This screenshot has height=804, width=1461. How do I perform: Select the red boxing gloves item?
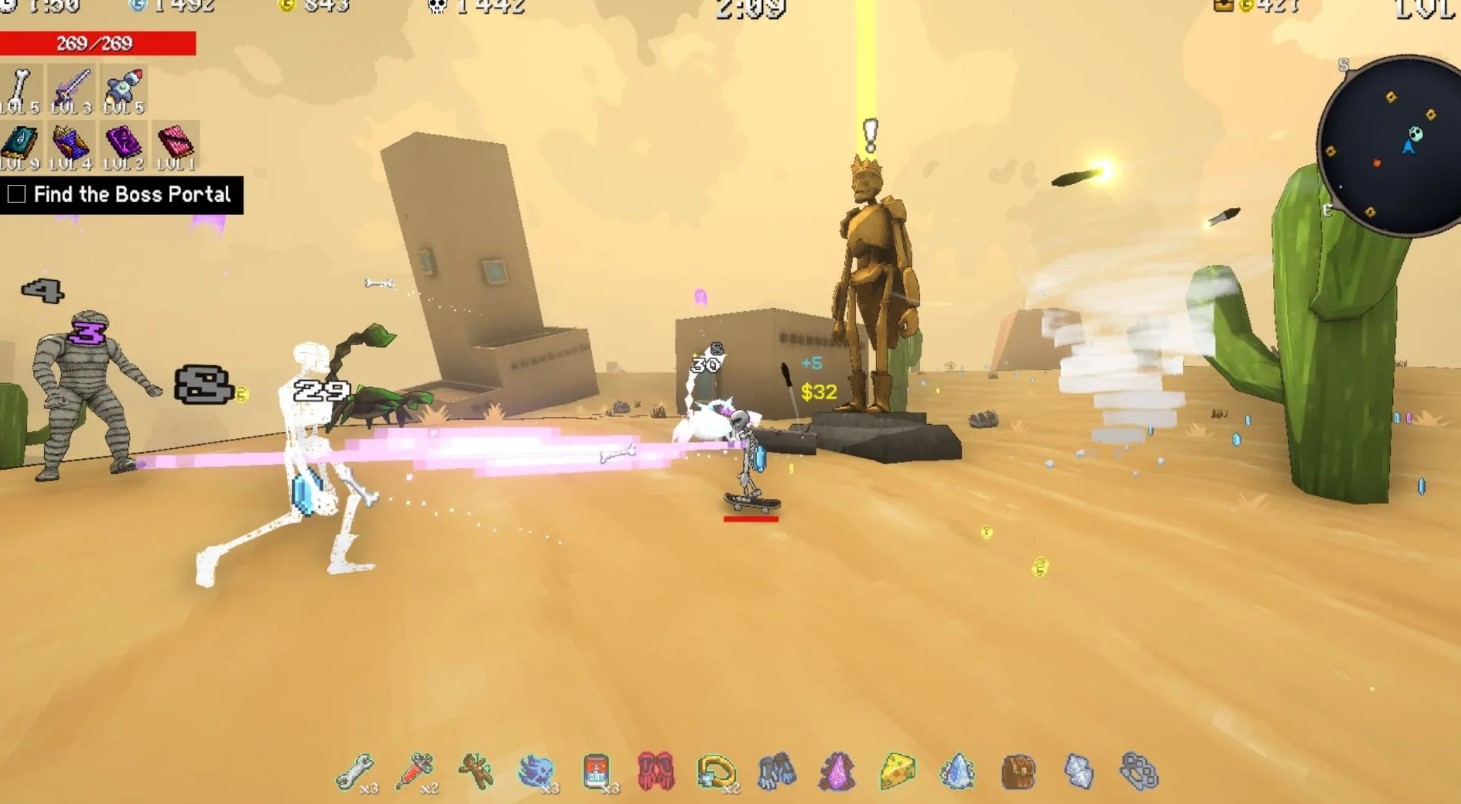656,771
